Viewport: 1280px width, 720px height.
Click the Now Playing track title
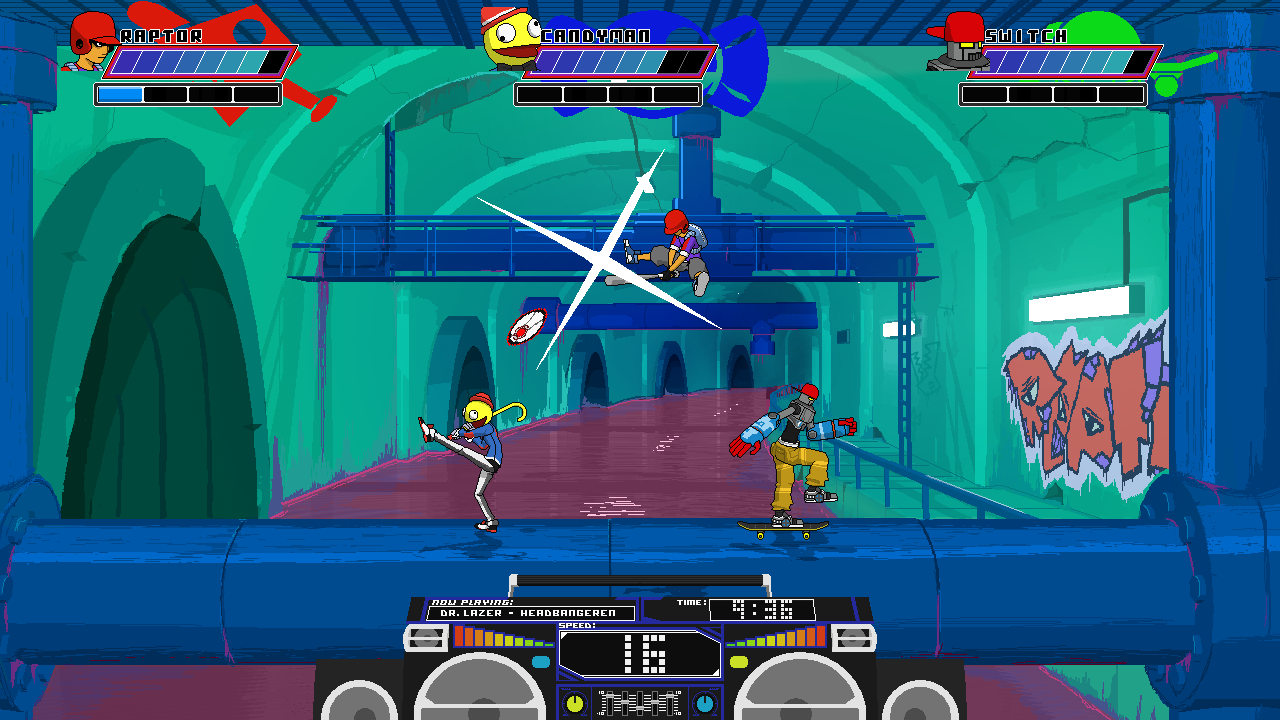(x=531, y=613)
